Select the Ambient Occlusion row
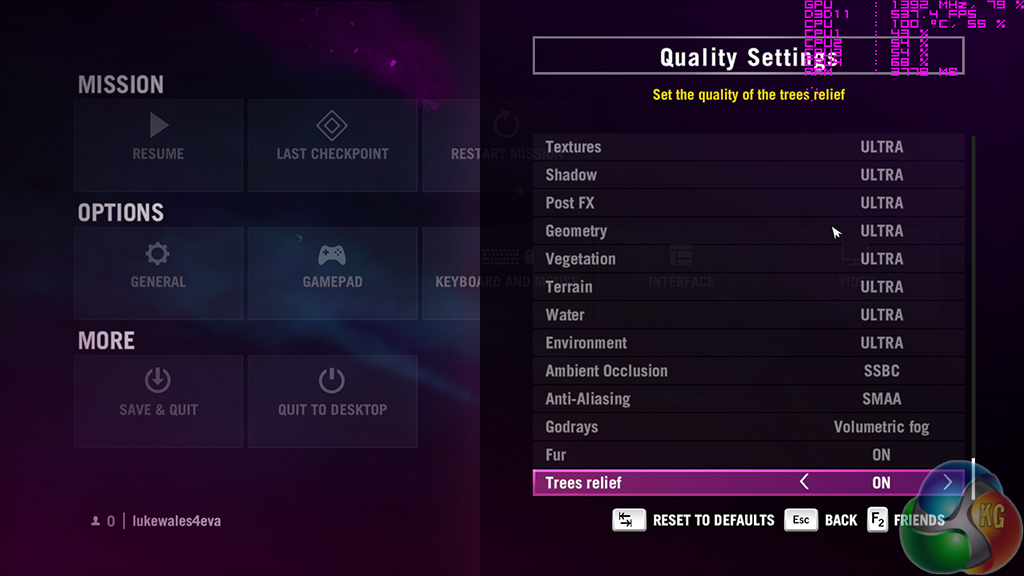Image resolution: width=1024 pixels, height=576 pixels. point(748,371)
